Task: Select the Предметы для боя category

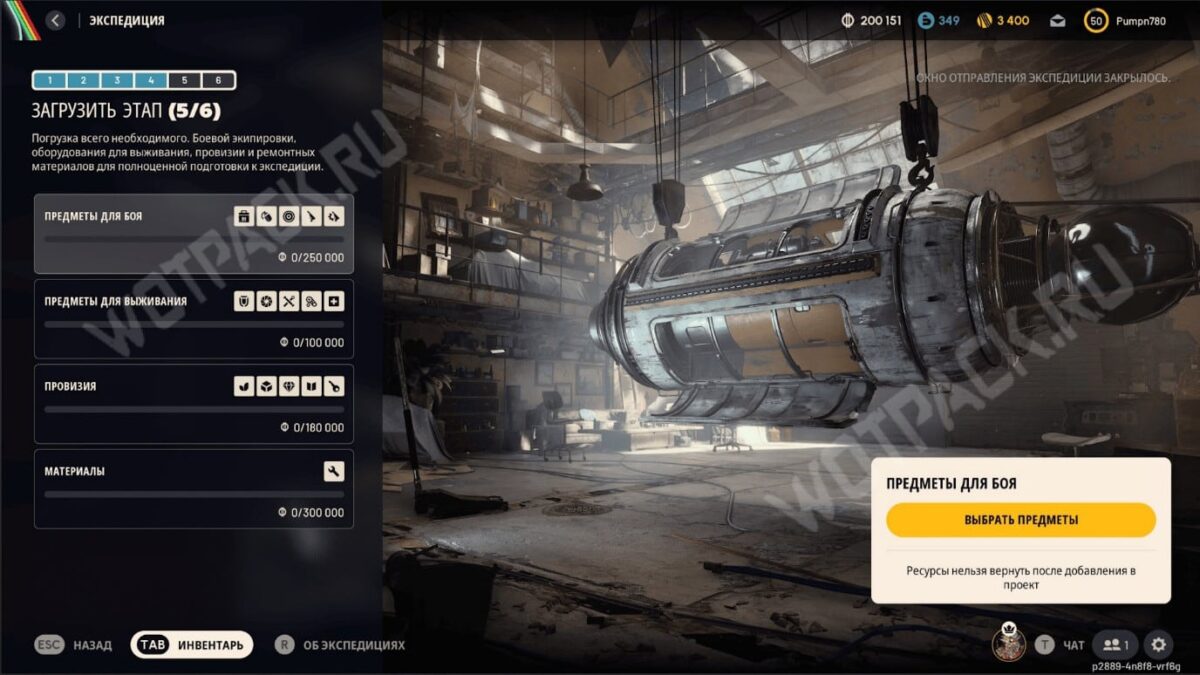Action: (x=194, y=235)
